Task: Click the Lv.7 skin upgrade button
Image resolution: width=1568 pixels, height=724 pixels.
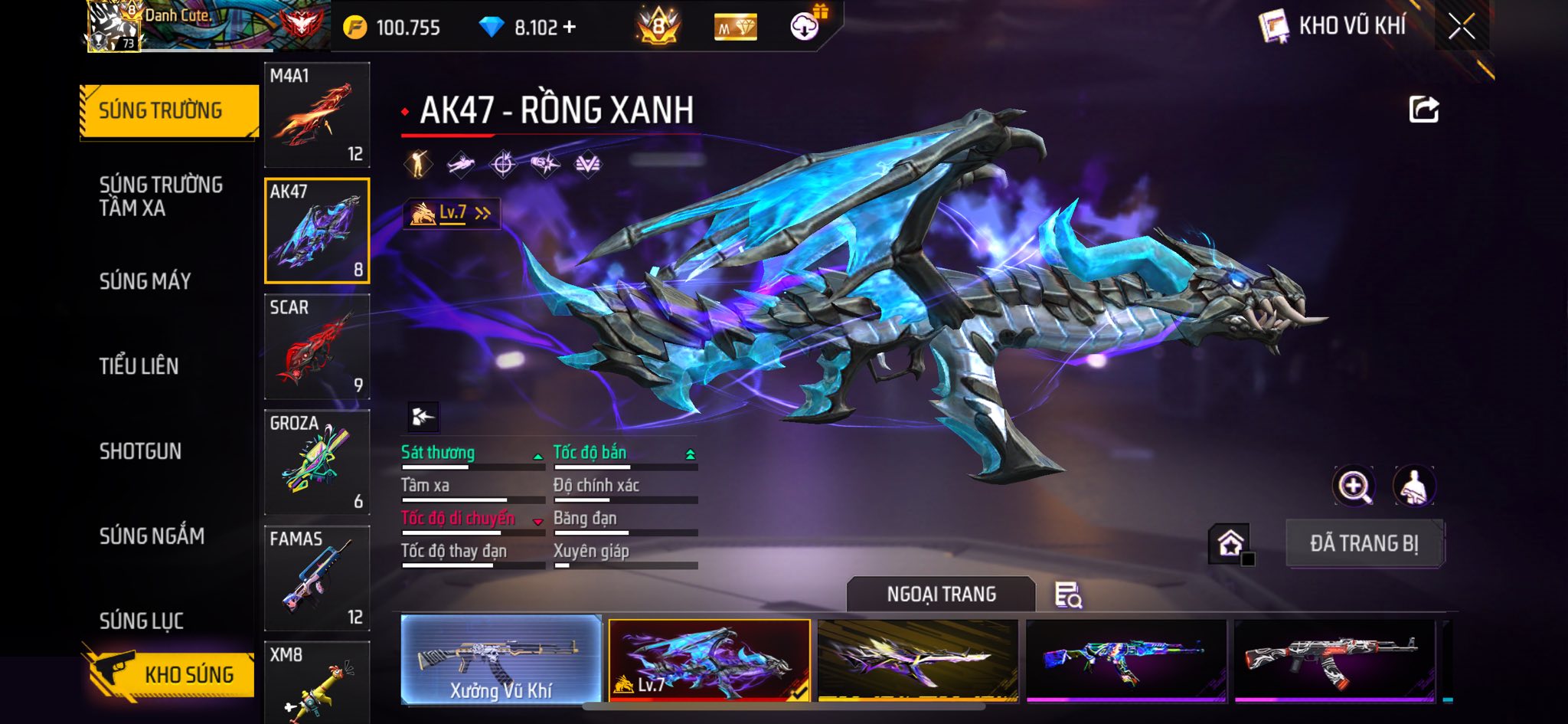Action: tap(452, 213)
